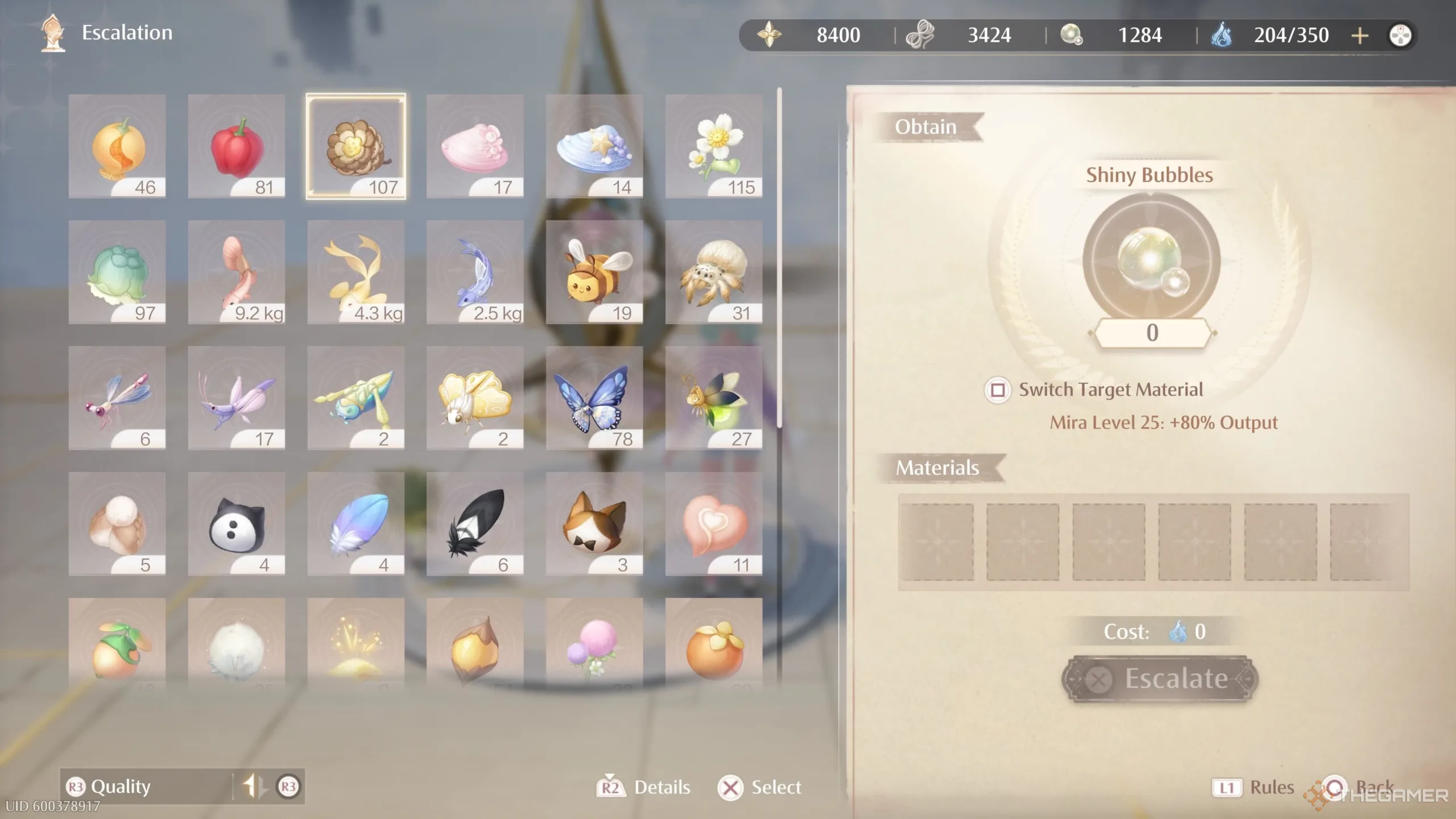Choose the bumblebee material slot
The width and height of the screenshot is (1456, 819).
tap(594, 272)
